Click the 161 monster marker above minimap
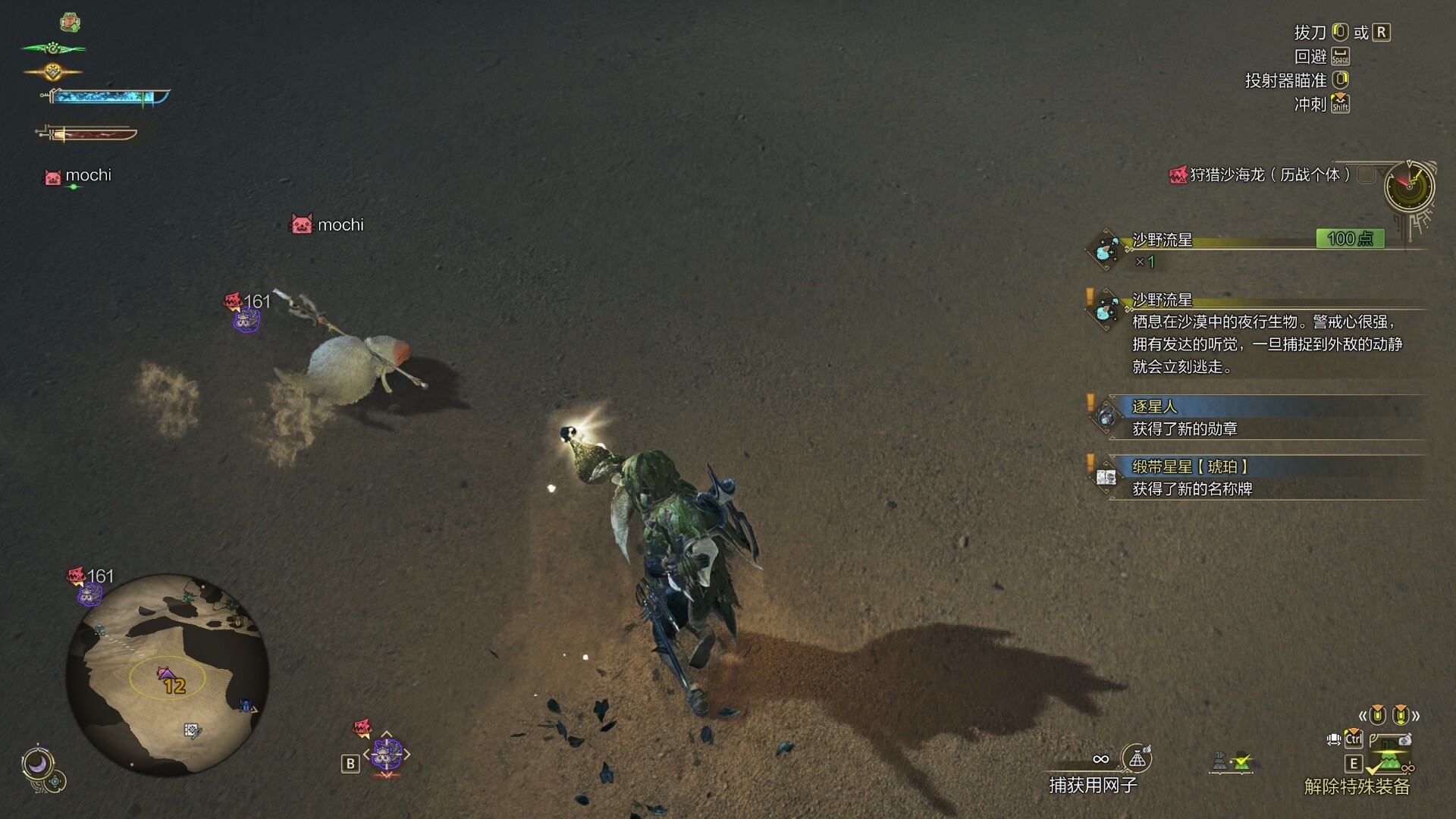1456x819 pixels. pyautogui.click(x=90, y=586)
